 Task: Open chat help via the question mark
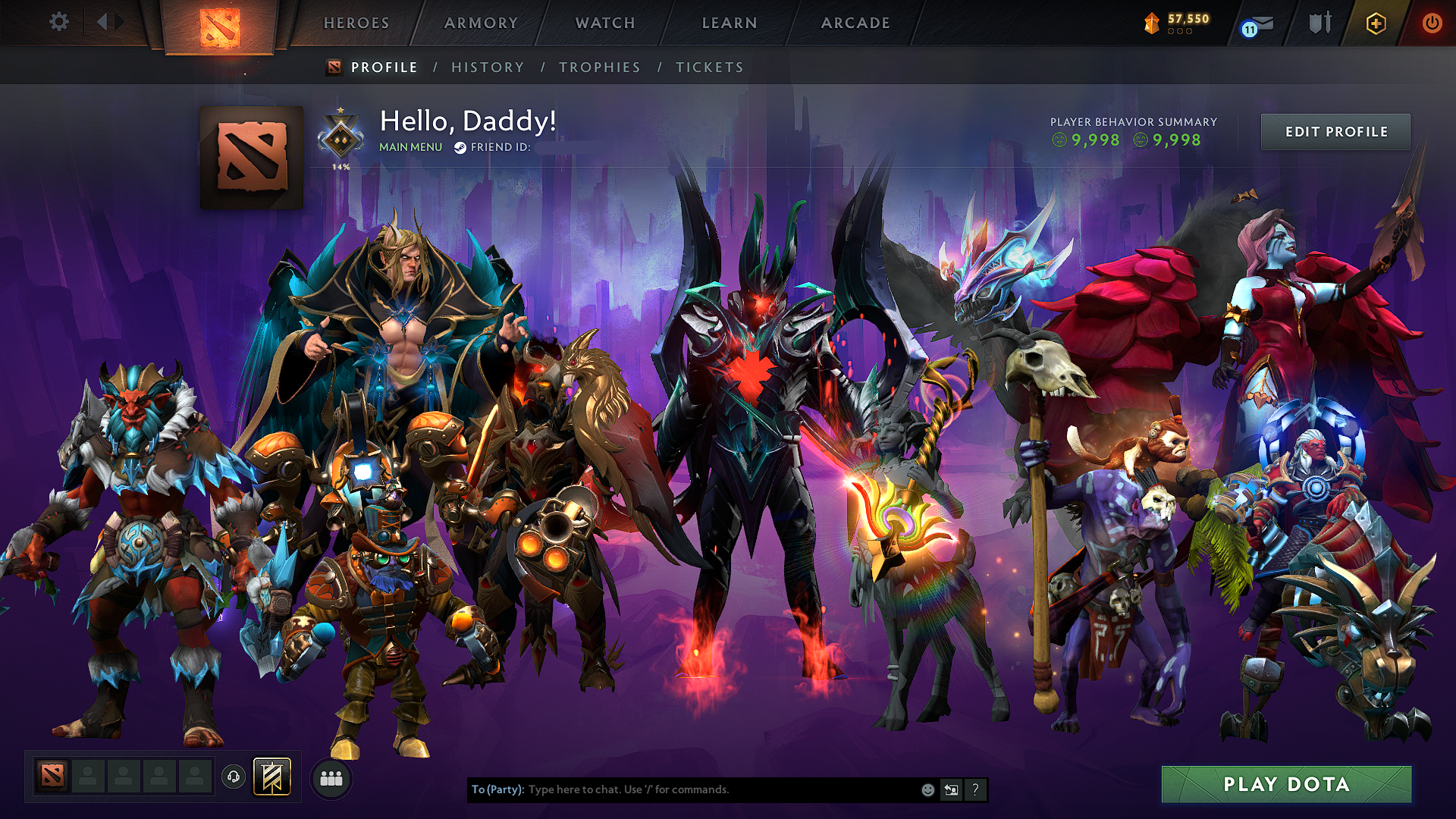coord(974,789)
